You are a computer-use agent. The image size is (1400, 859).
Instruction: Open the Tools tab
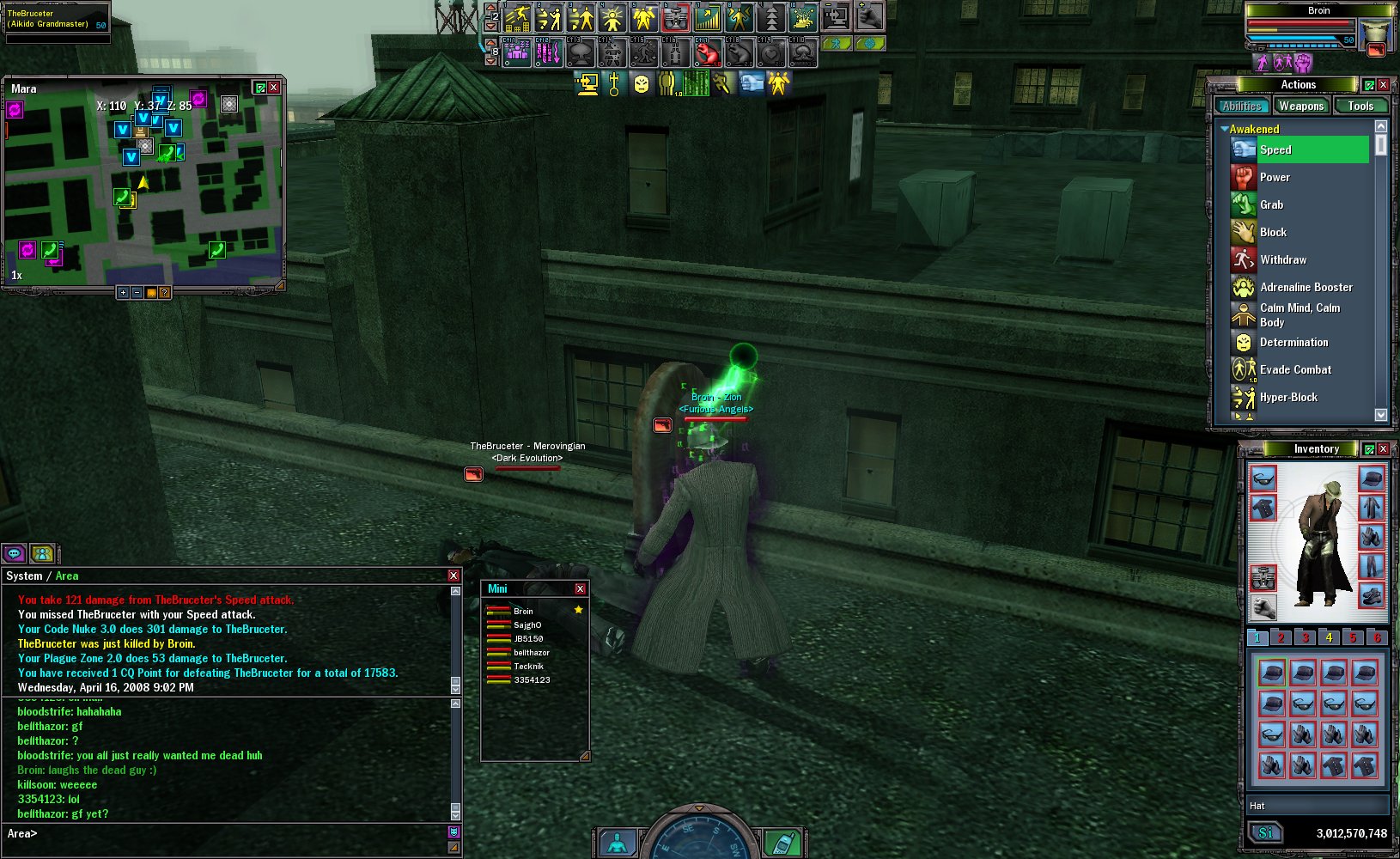tap(1360, 106)
